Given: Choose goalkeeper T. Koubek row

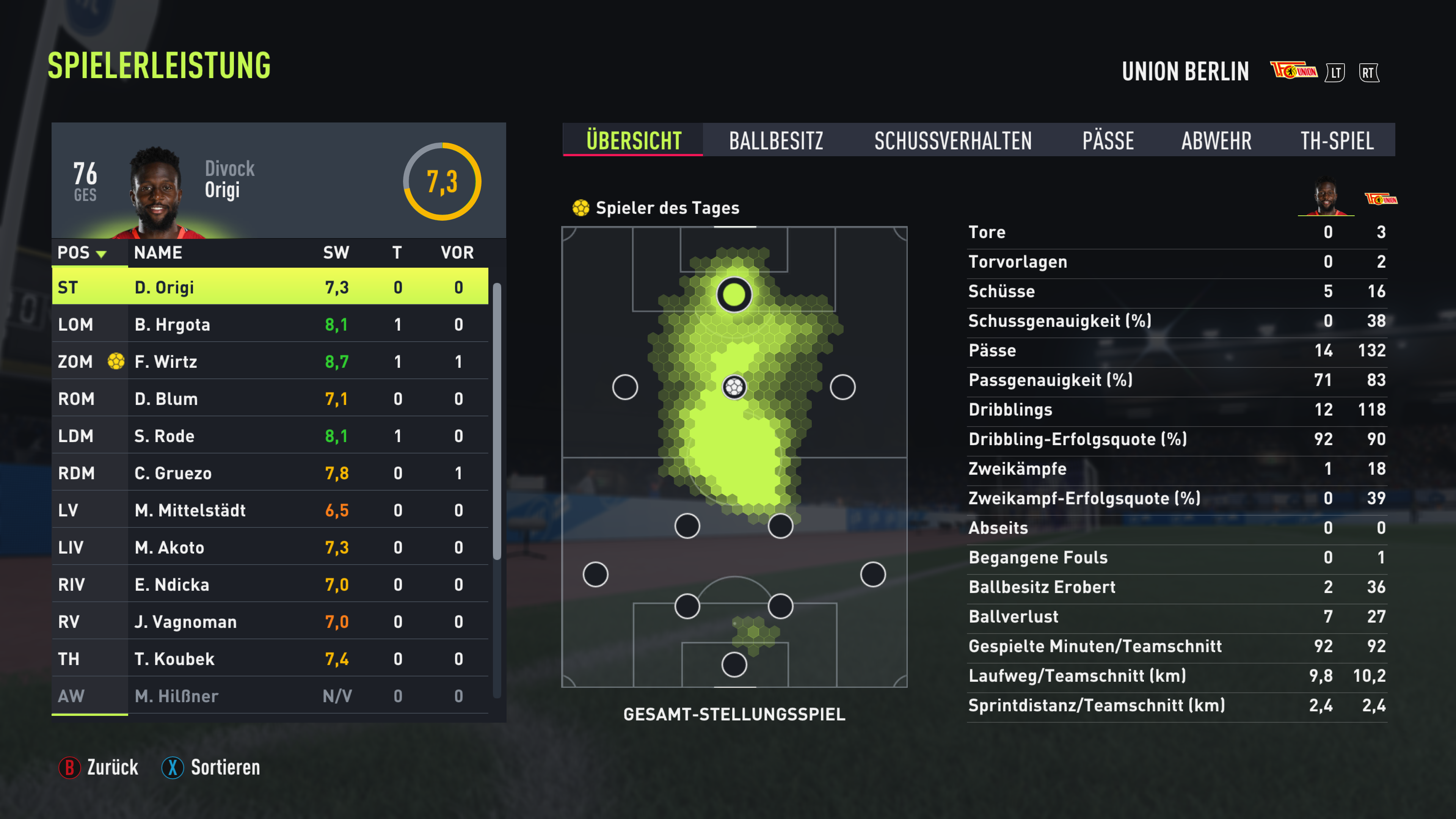Looking at the screenshot, I should (270, 659).
